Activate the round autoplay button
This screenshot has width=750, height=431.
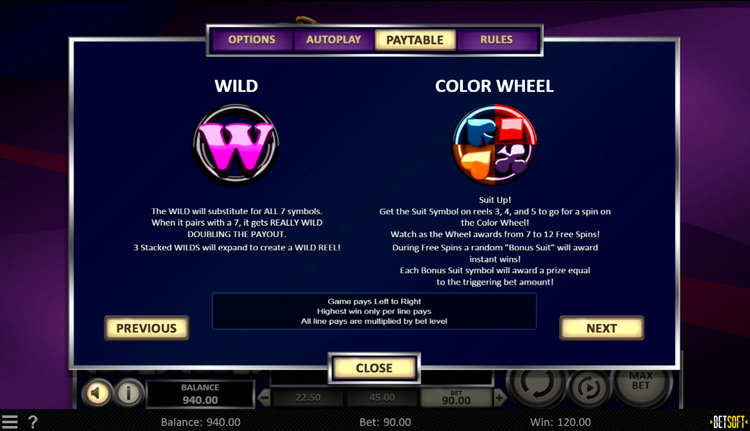590,387
